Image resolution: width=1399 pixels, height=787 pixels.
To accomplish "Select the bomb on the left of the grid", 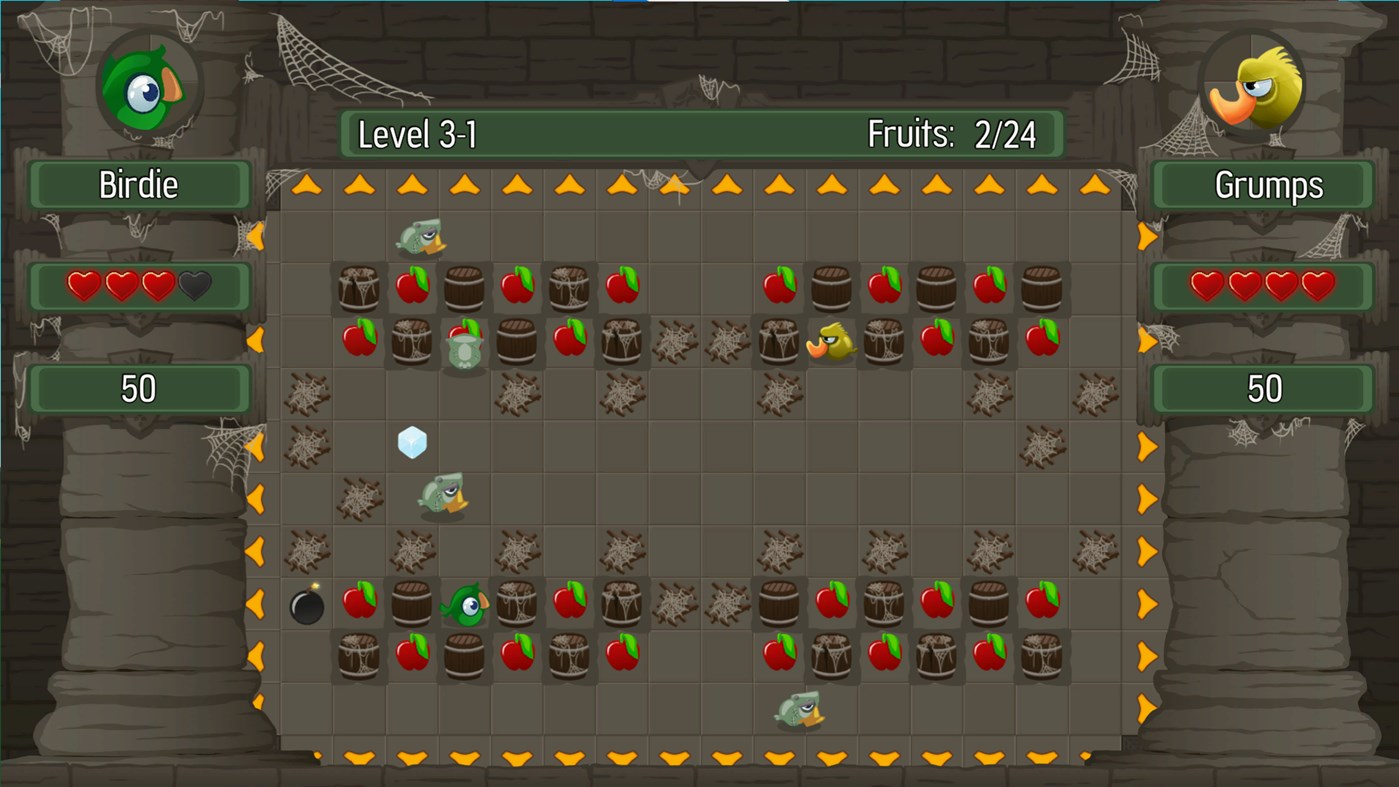I will coord(306,605).
